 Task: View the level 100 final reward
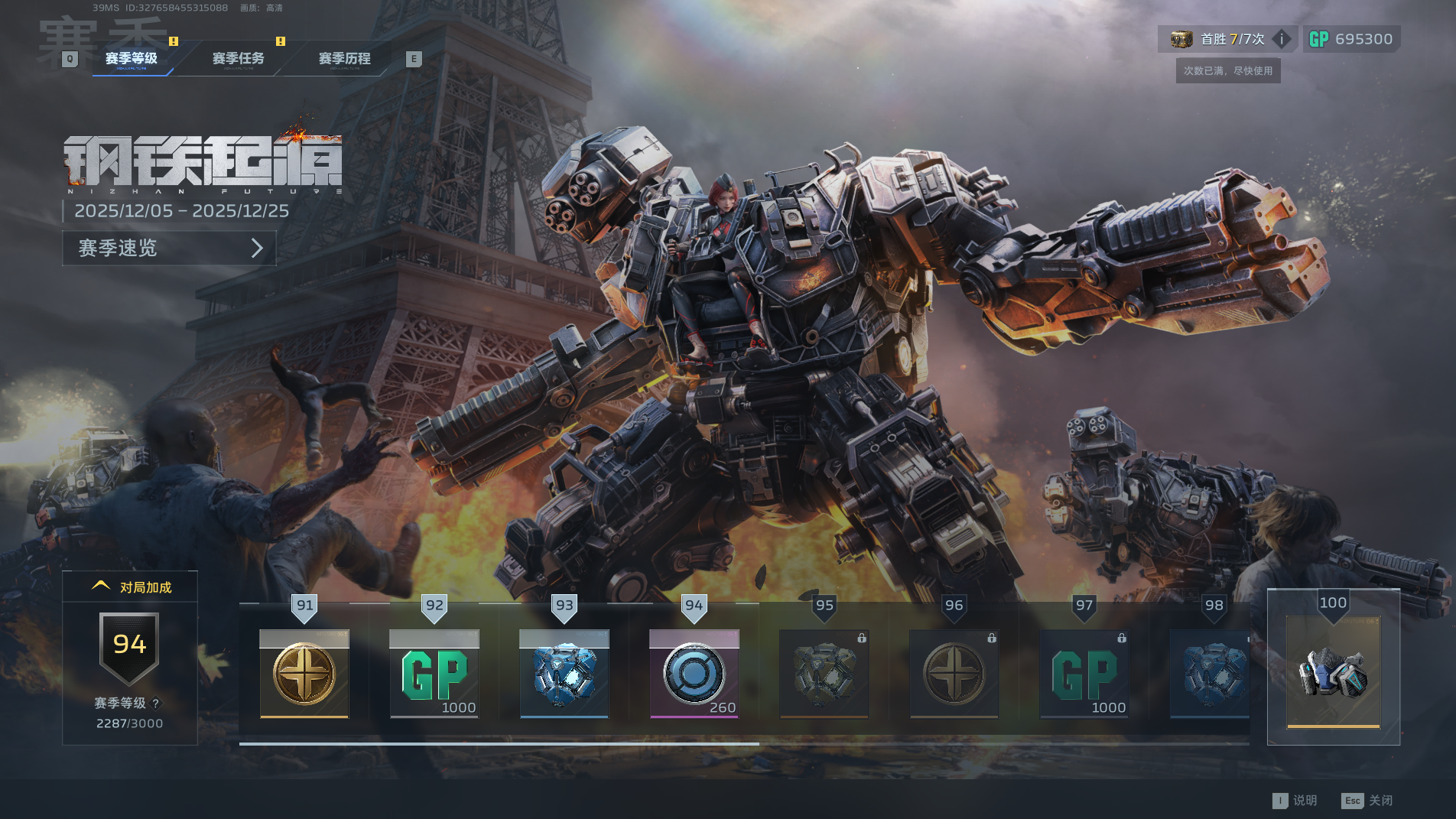click(x=1333, y=671)
